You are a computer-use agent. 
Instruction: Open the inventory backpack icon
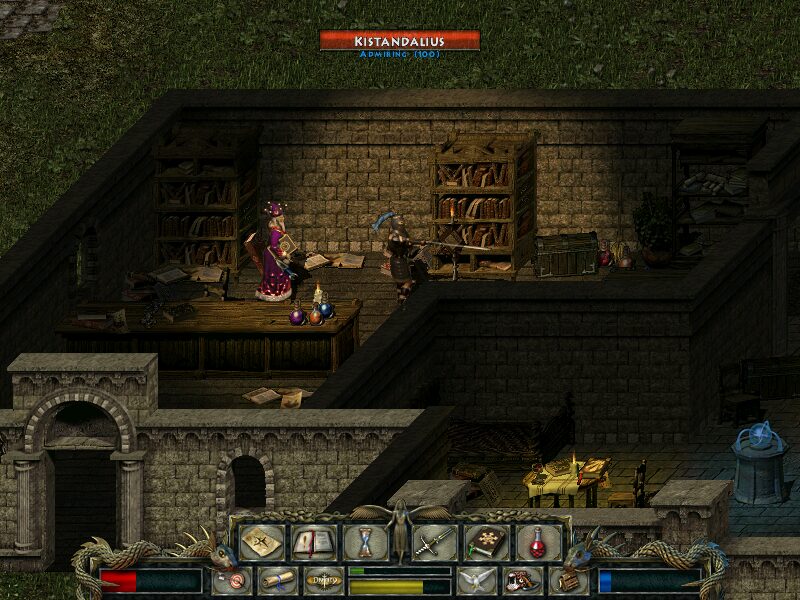click(x=567, y=579)
